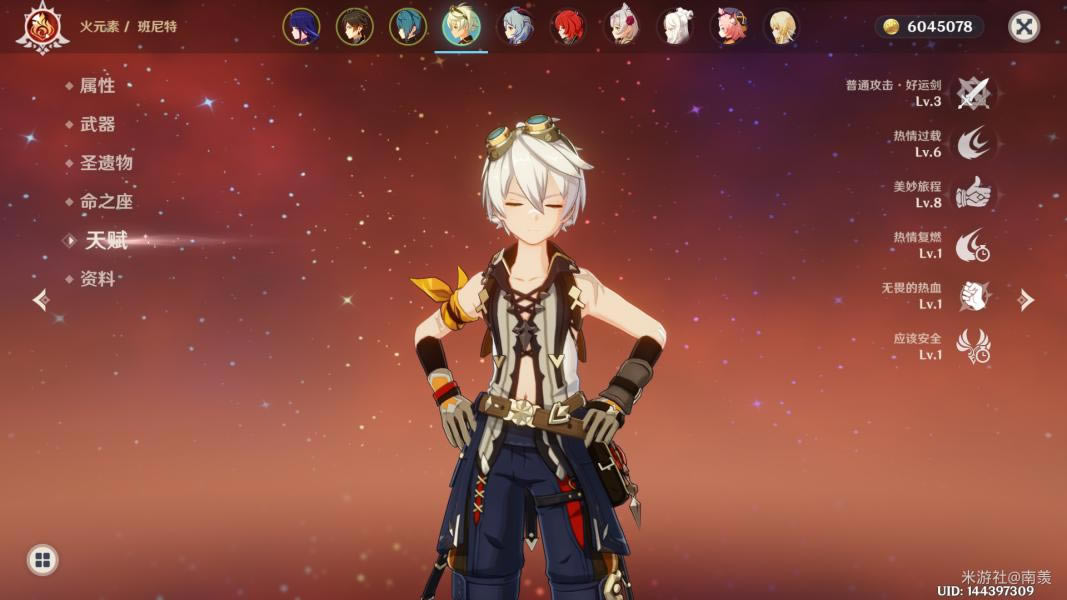Open the 美妙旅程 Lv.8 burst talent
This screenshot has width=1067, height=600.
[972, 194]
